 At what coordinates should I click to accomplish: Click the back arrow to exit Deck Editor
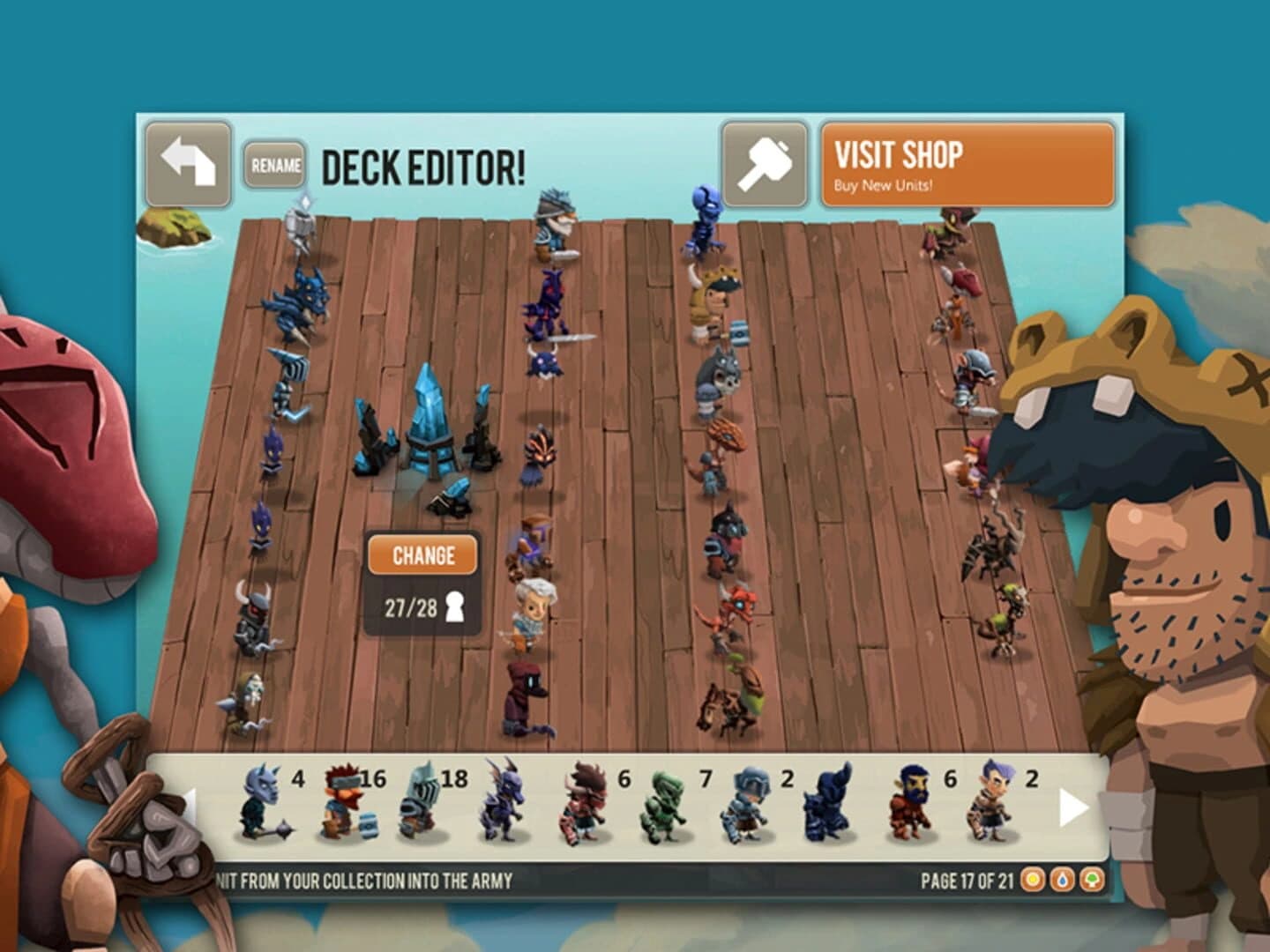tap(189, 161)
